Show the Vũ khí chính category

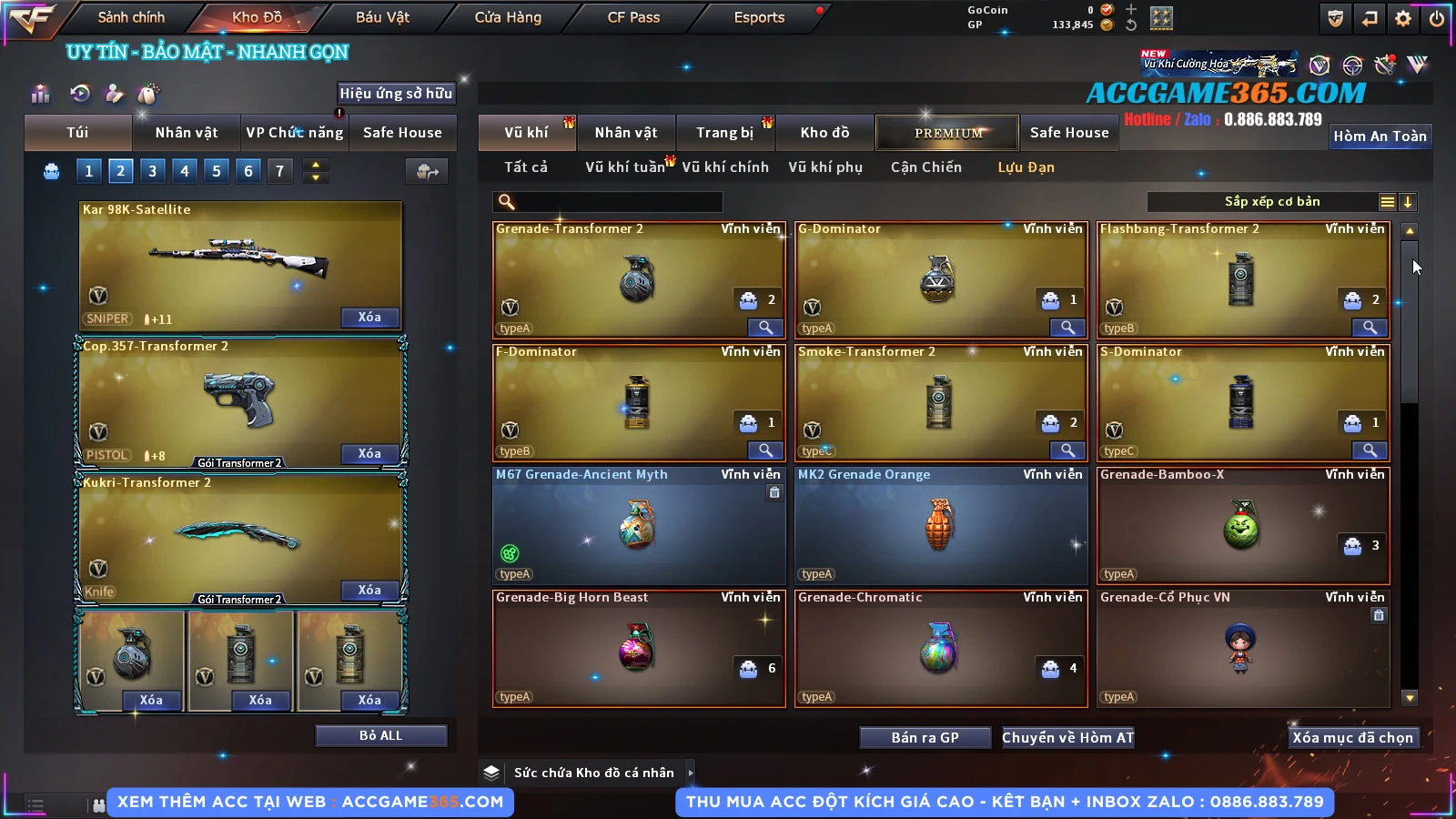coord(724,167)
